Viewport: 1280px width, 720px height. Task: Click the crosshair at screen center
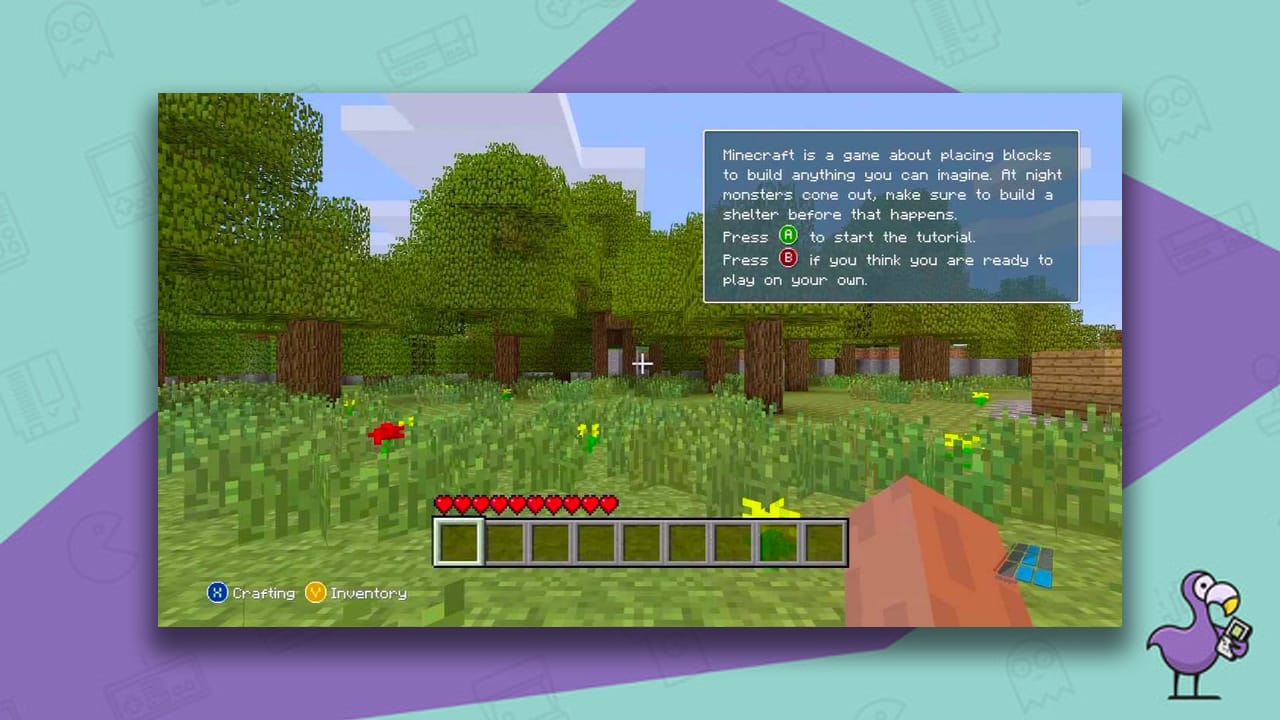click(x=642, y=364)
